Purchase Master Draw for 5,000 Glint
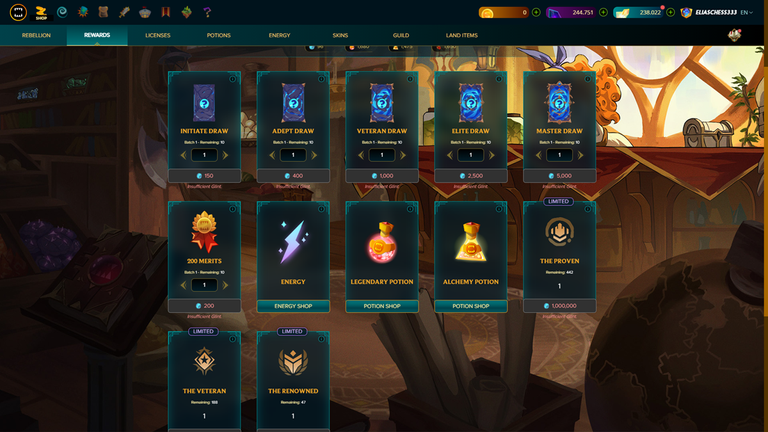This screenshot has width=768, height=432. pyautogui.click(x=559, y=176)
